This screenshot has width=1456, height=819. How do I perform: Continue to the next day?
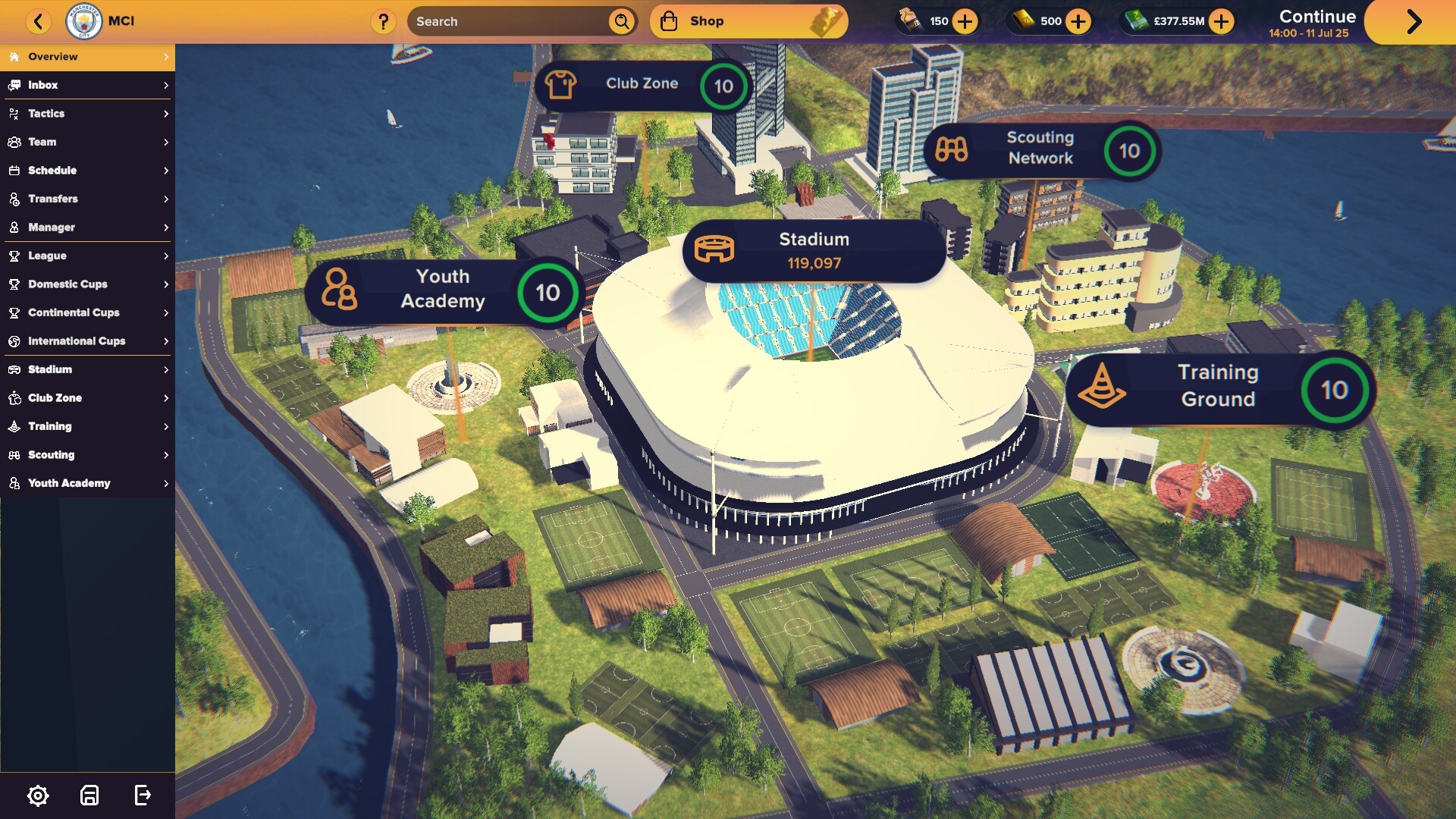pyautogui.click(x=1413, y=21)
